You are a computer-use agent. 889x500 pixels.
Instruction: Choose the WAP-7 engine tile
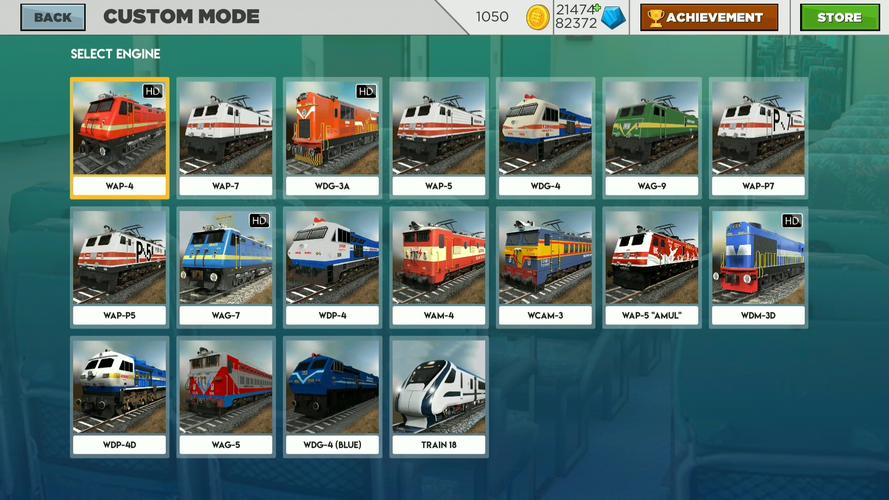227,138
